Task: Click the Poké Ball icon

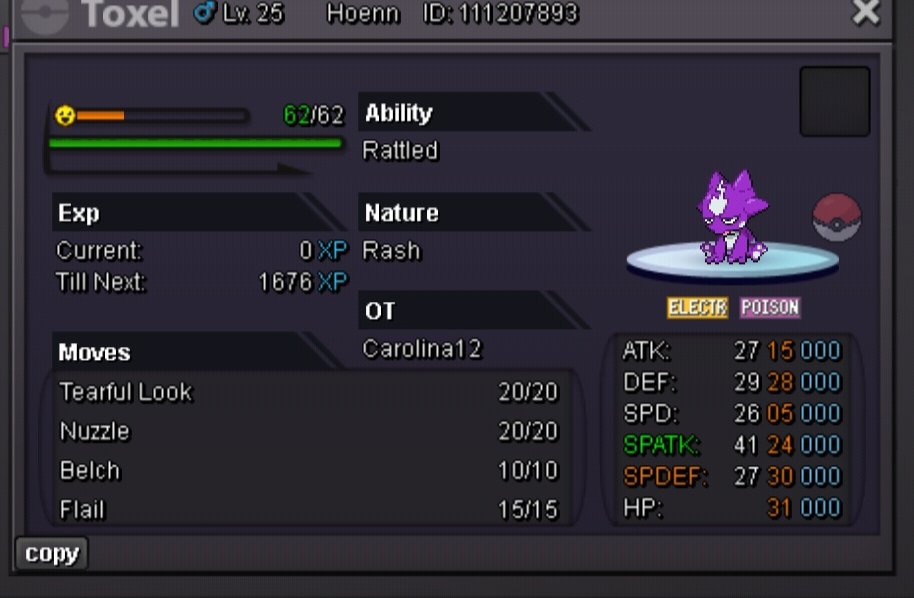Action: 837,217
